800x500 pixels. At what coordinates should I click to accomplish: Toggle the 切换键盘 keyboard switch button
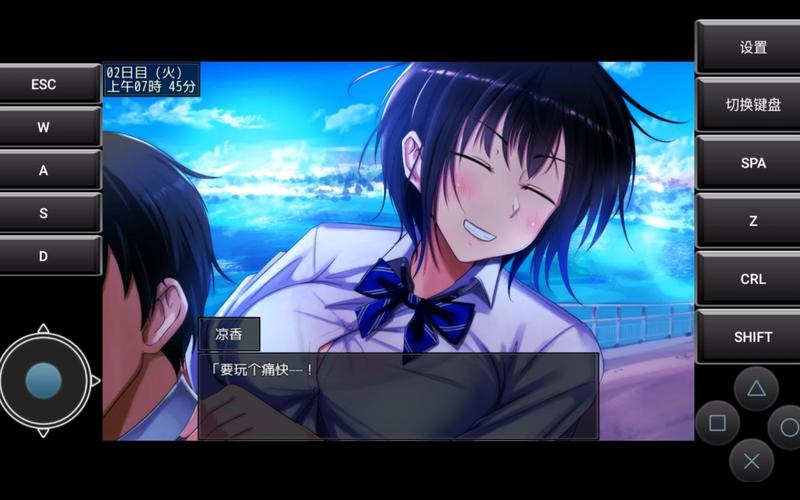tap(752, 105)
